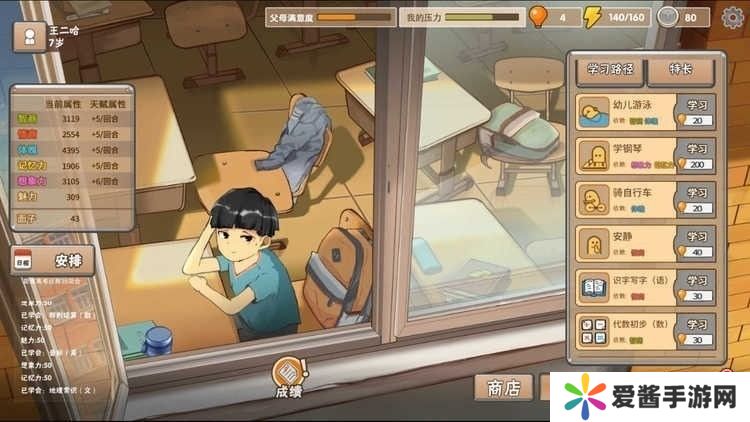The image size is (750, 422).
Task: Select the 识字写字 book icon
Action: (593, 288)
